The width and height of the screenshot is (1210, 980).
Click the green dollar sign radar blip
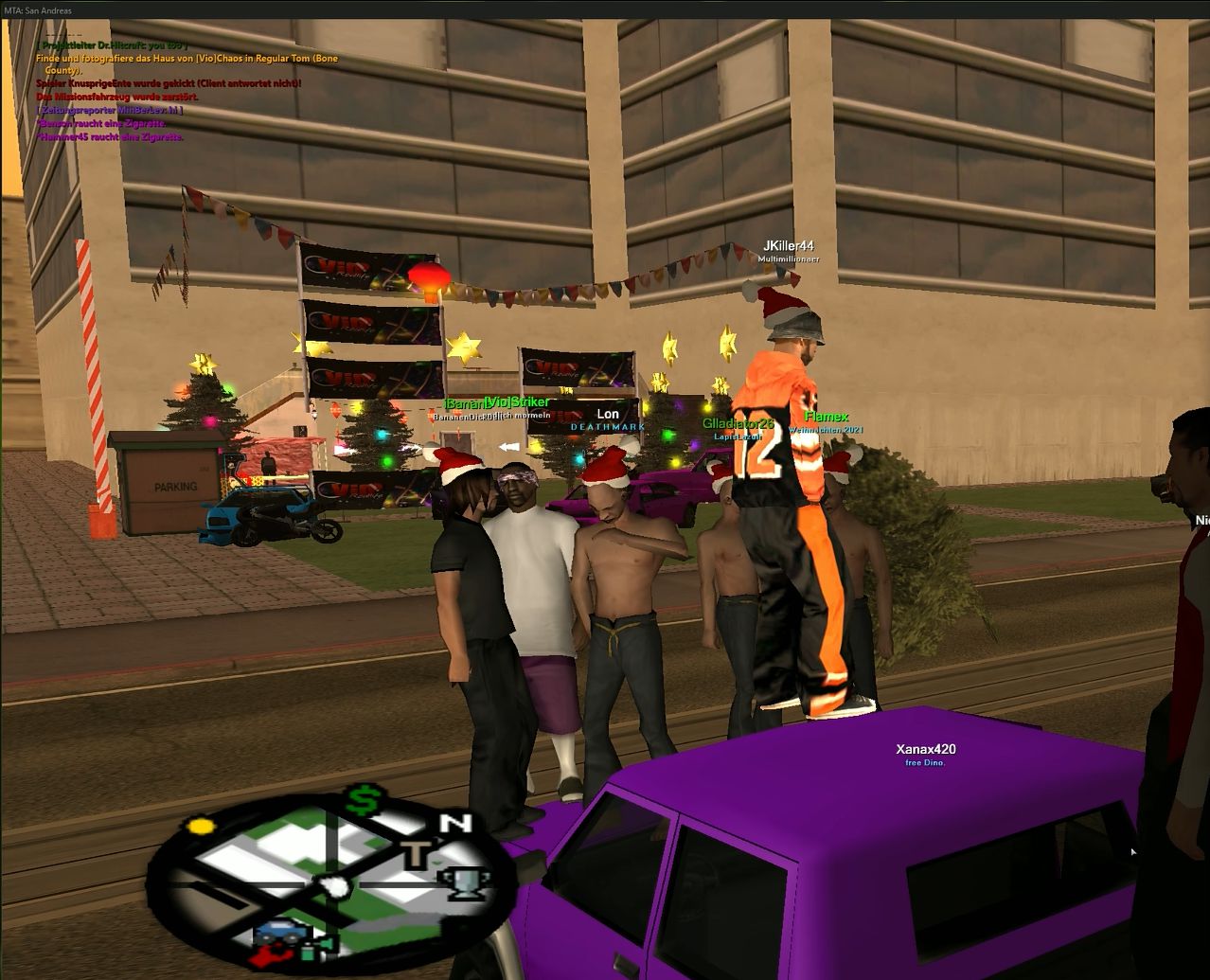point(360,801)
